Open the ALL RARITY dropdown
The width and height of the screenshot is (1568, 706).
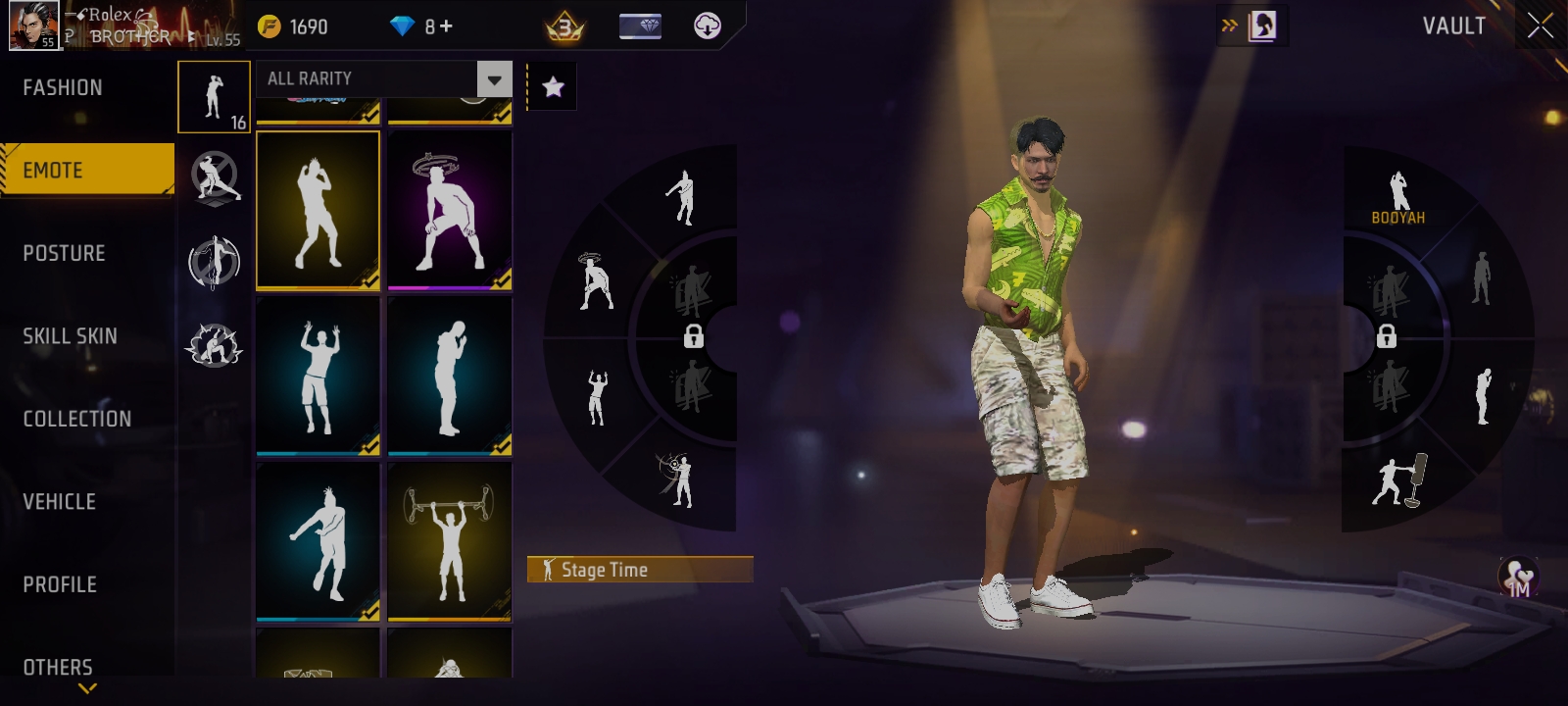(x=382, y=78)
